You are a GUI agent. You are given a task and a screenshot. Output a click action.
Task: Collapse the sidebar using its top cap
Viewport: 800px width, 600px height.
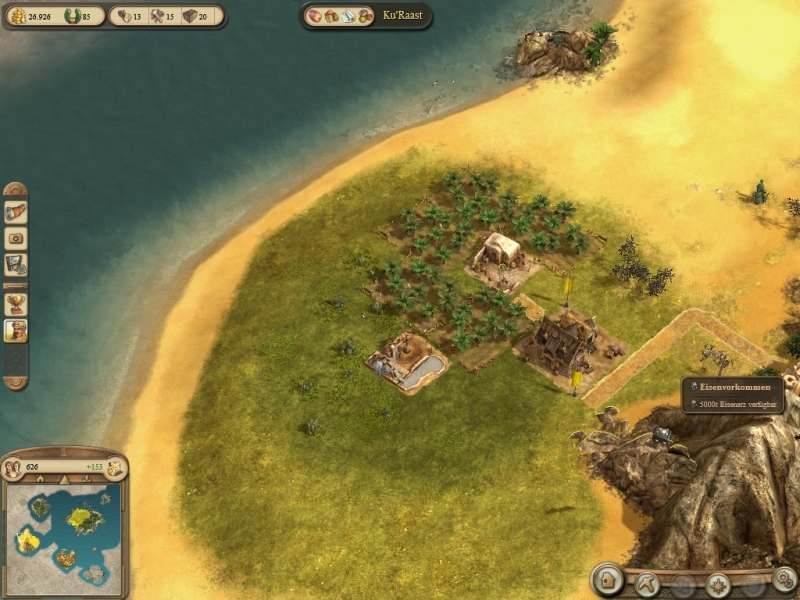point(15,189)
